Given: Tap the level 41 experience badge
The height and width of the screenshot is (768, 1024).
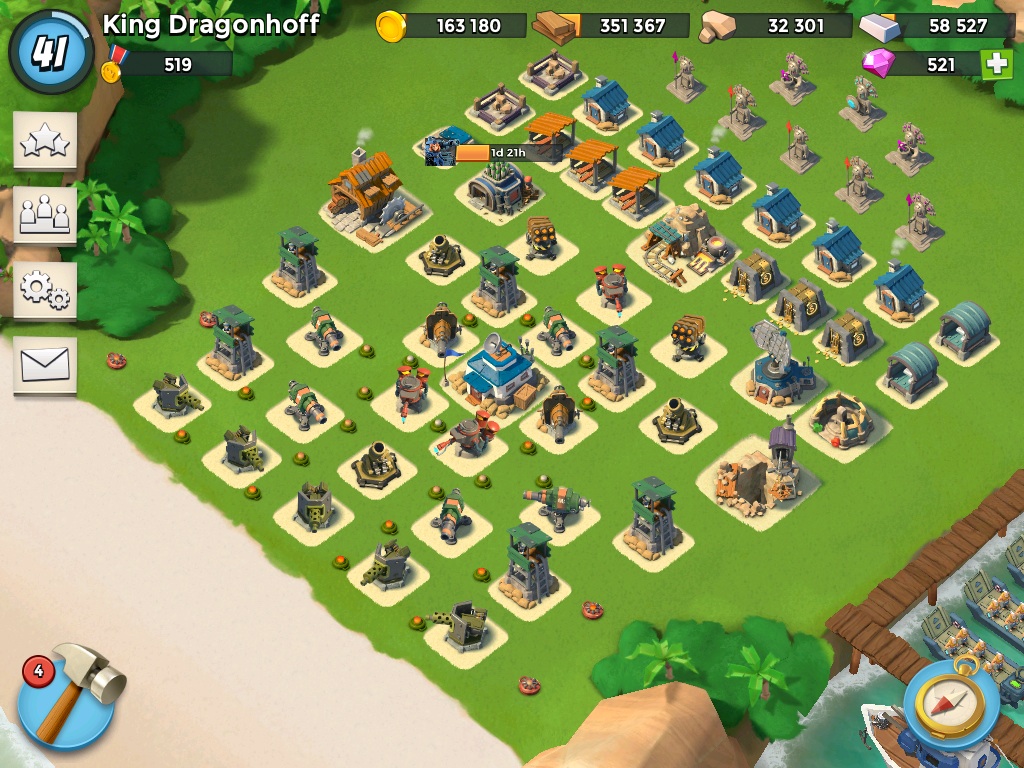Looking at the screenshot, I should click(50, 51).
